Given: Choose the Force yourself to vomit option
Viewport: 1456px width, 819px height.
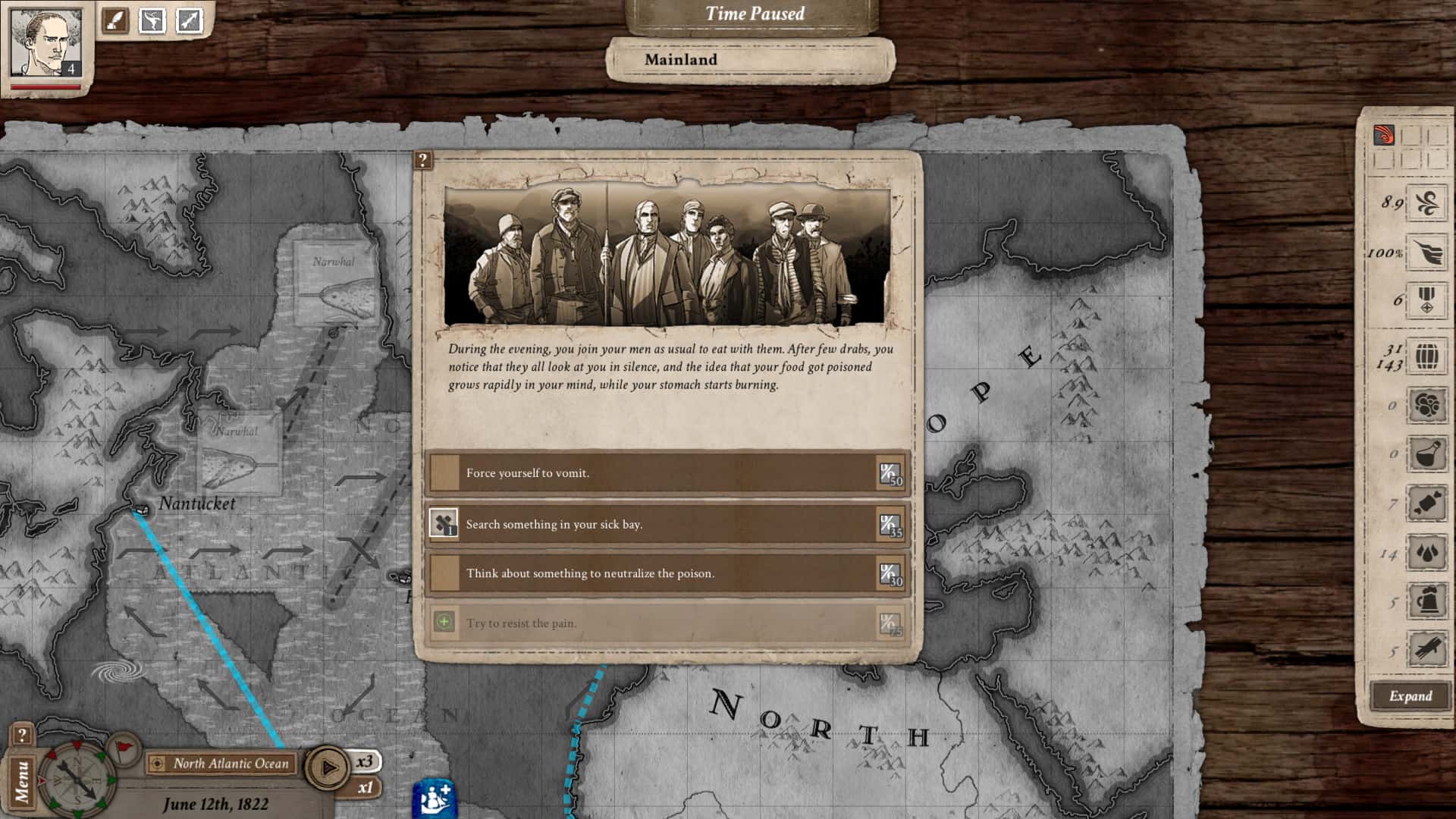Looking at the screenshot, I should [x=667, y=472].
